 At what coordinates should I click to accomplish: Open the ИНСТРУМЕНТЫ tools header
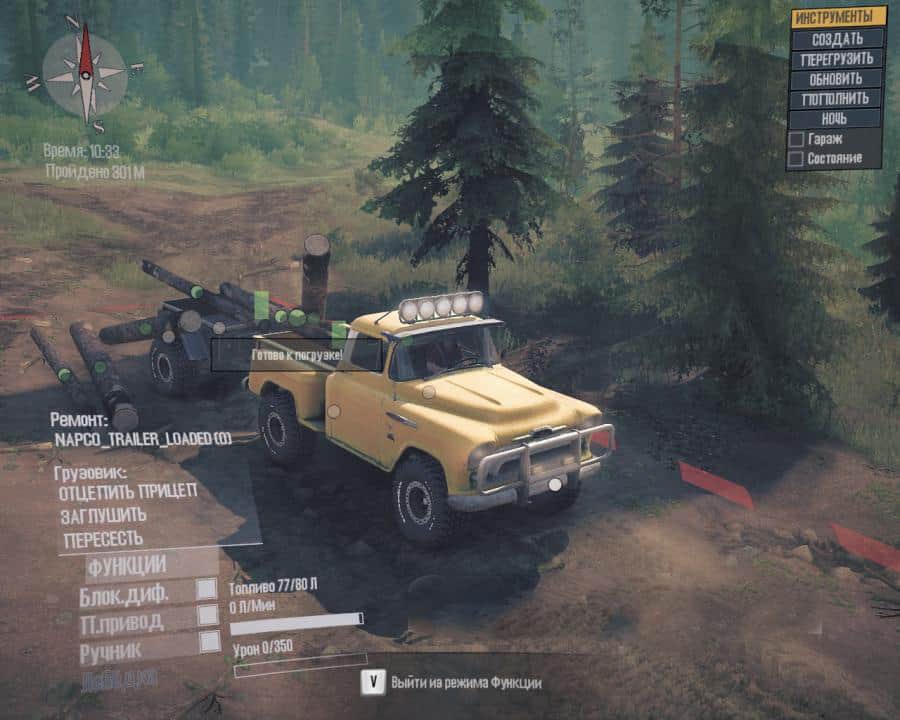[838, 17]
